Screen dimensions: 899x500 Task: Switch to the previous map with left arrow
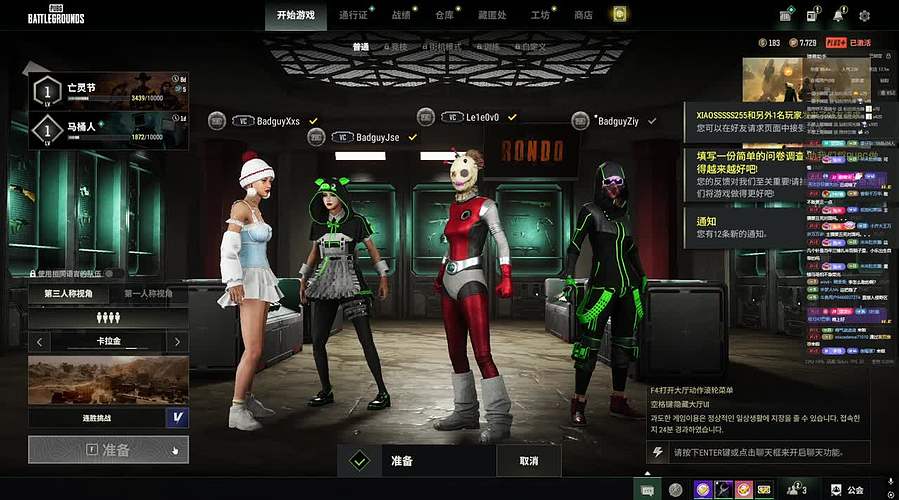[x=38, y=342]
